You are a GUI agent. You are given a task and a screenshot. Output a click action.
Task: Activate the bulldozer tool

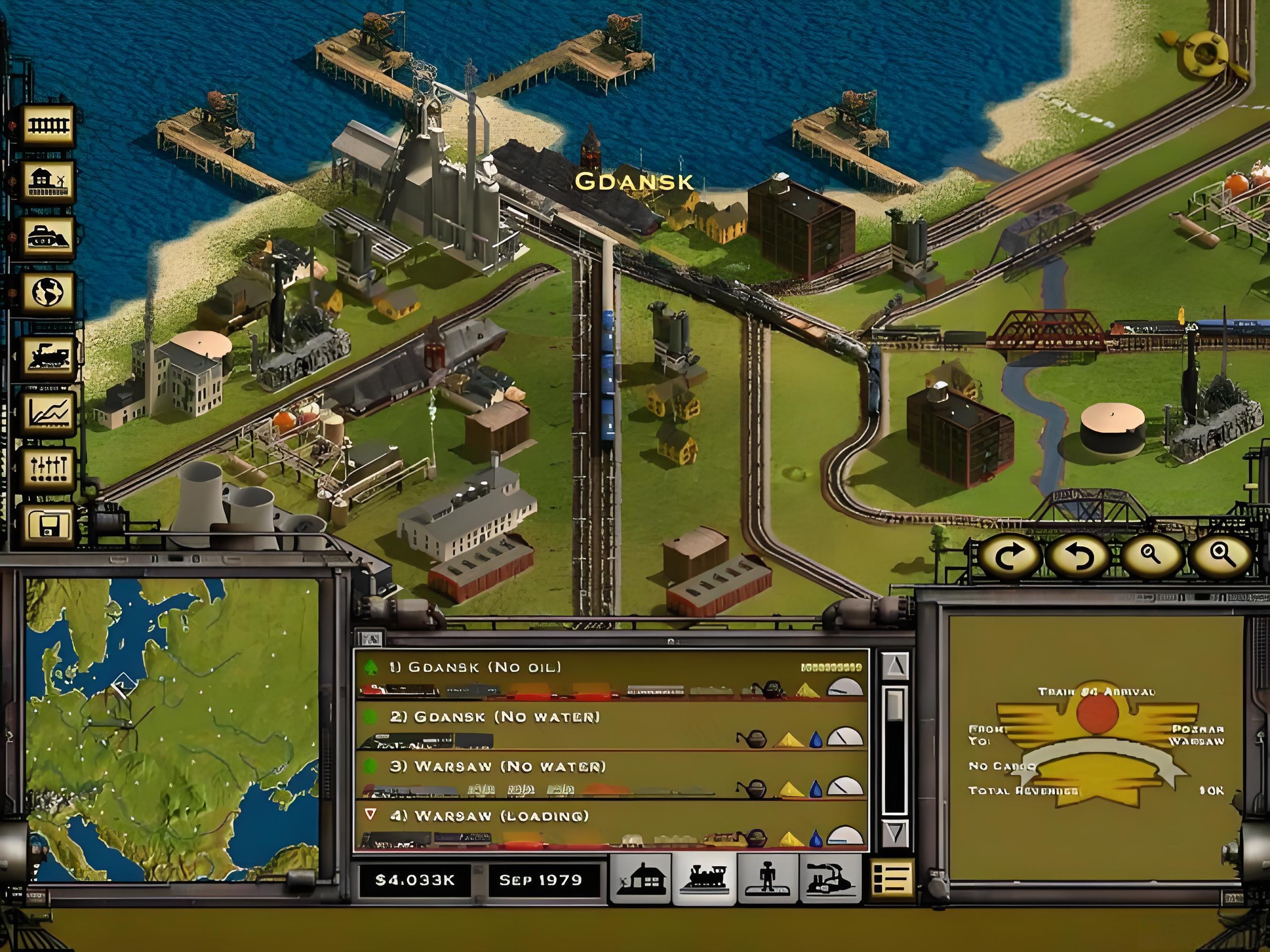49,237
